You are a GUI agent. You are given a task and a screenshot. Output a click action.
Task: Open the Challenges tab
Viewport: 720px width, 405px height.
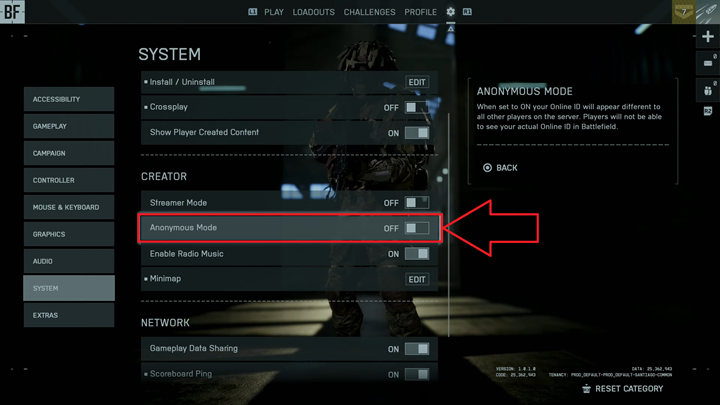click(x=369, y=12)
